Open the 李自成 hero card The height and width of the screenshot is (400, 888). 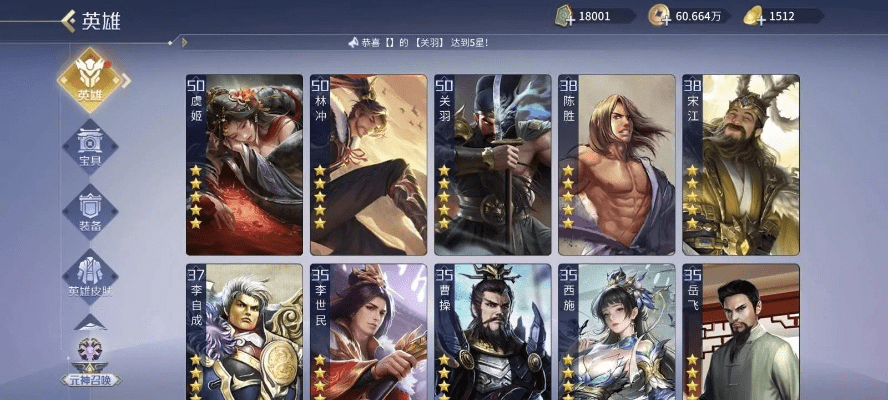(x=244, y=332)
